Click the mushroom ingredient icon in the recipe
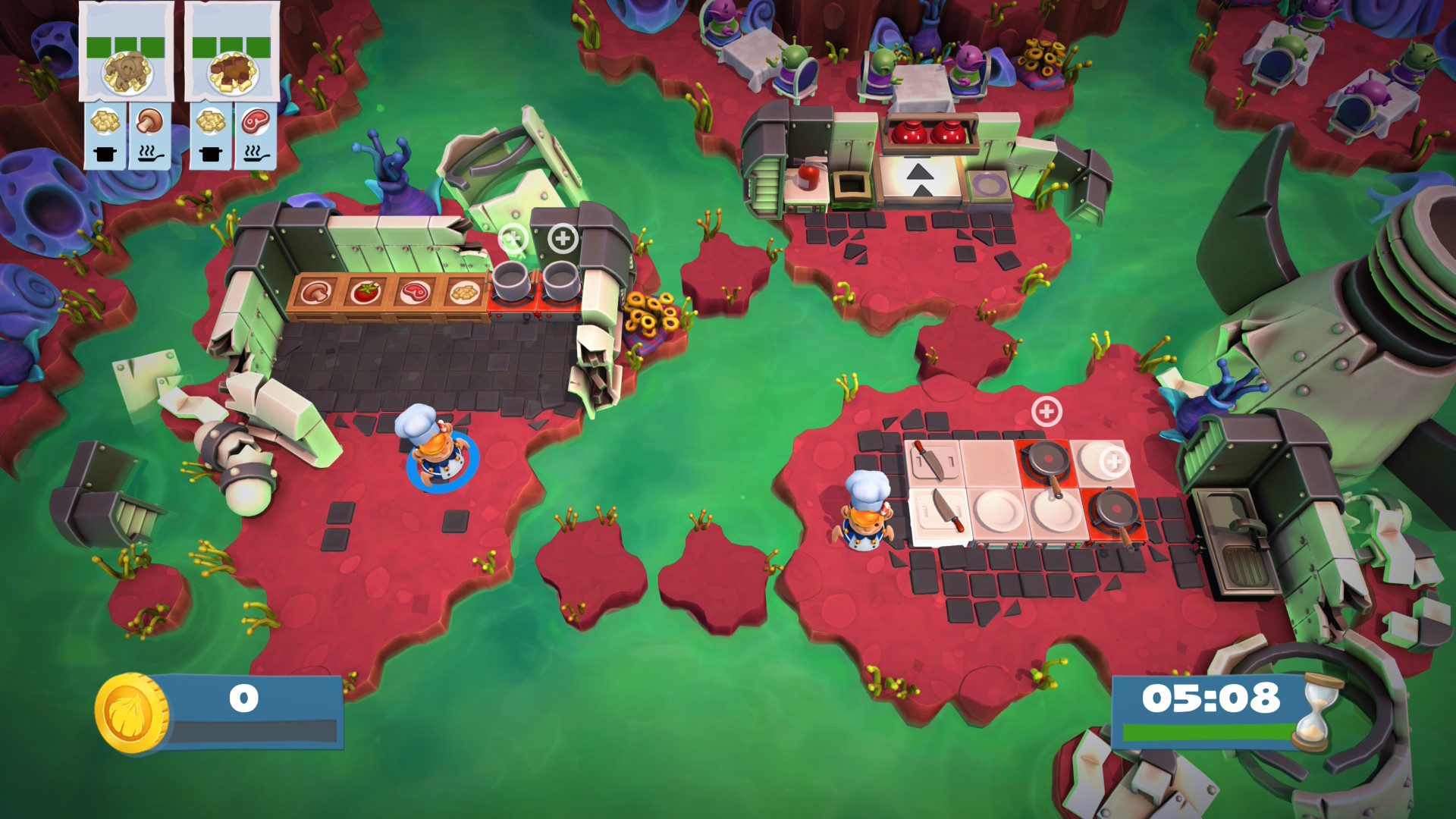 point(149,121)
